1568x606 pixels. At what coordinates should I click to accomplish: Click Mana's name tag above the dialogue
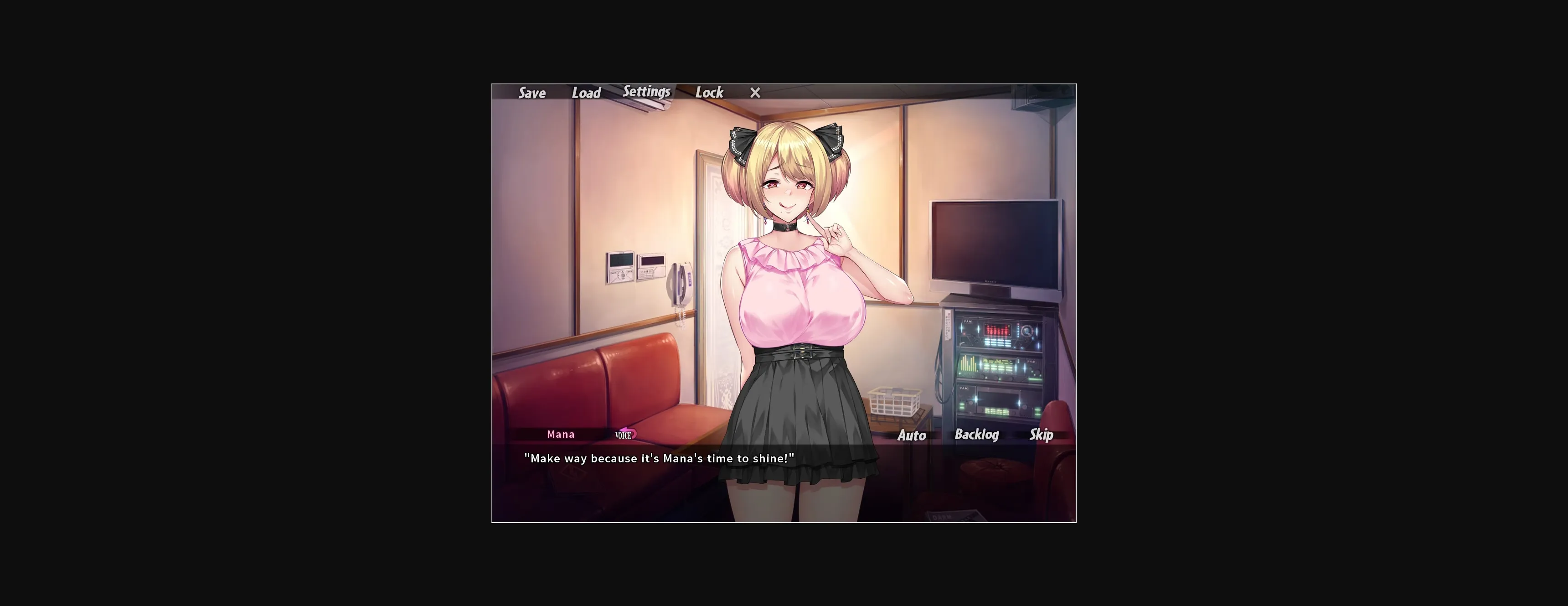560,434
